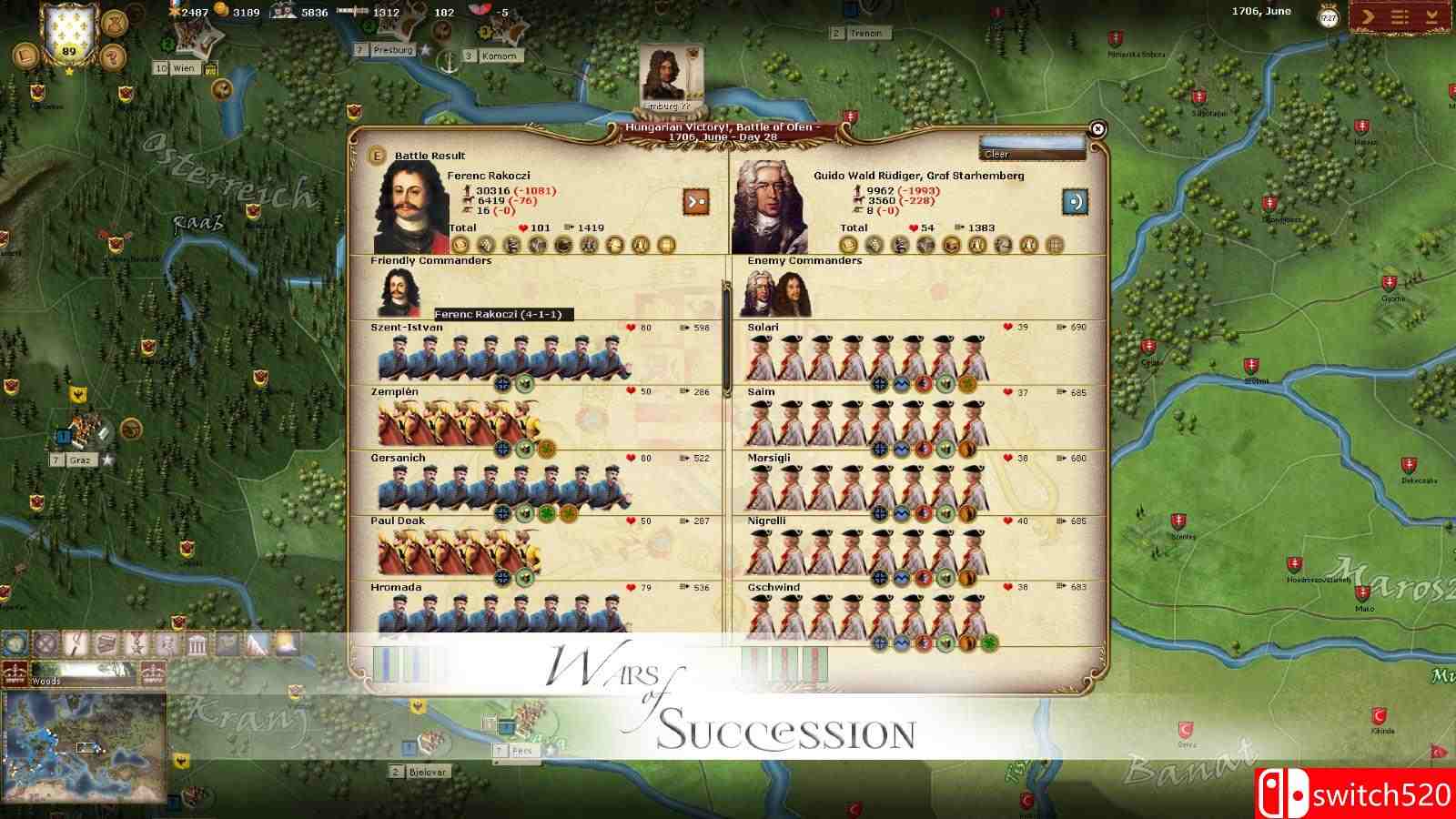Select the Graz city label
1456x819 pixels.
81,460
